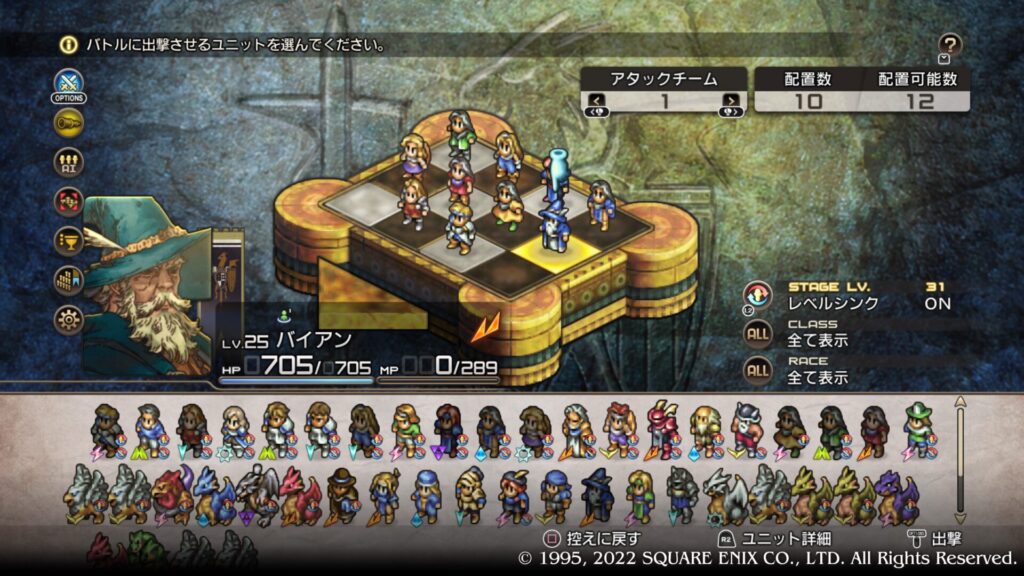Screen dimensions: 1024x576
Task: Switch to previous attack team
Action: point(596,100)
